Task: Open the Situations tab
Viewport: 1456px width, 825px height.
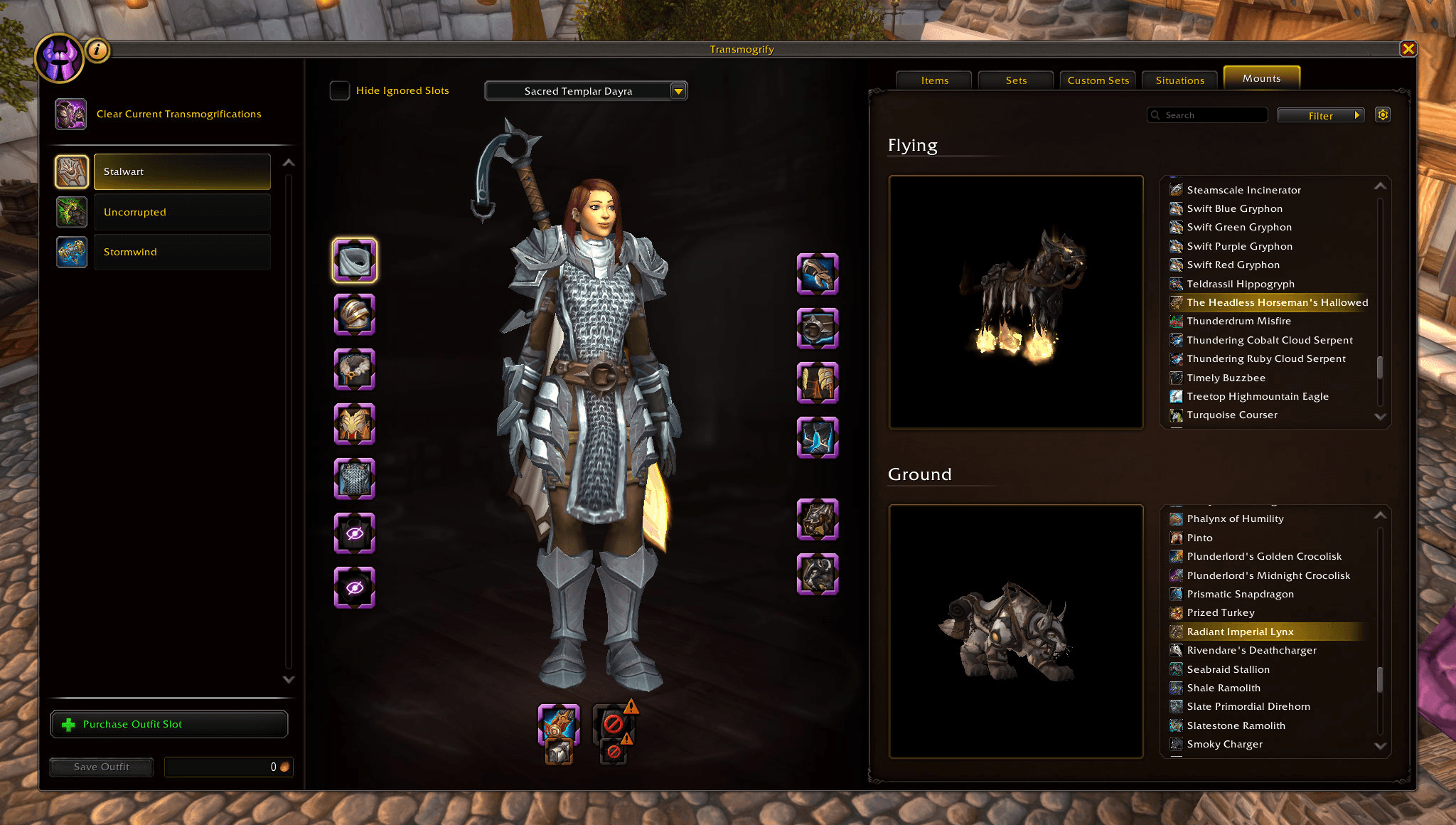Action: (1179, 80)
